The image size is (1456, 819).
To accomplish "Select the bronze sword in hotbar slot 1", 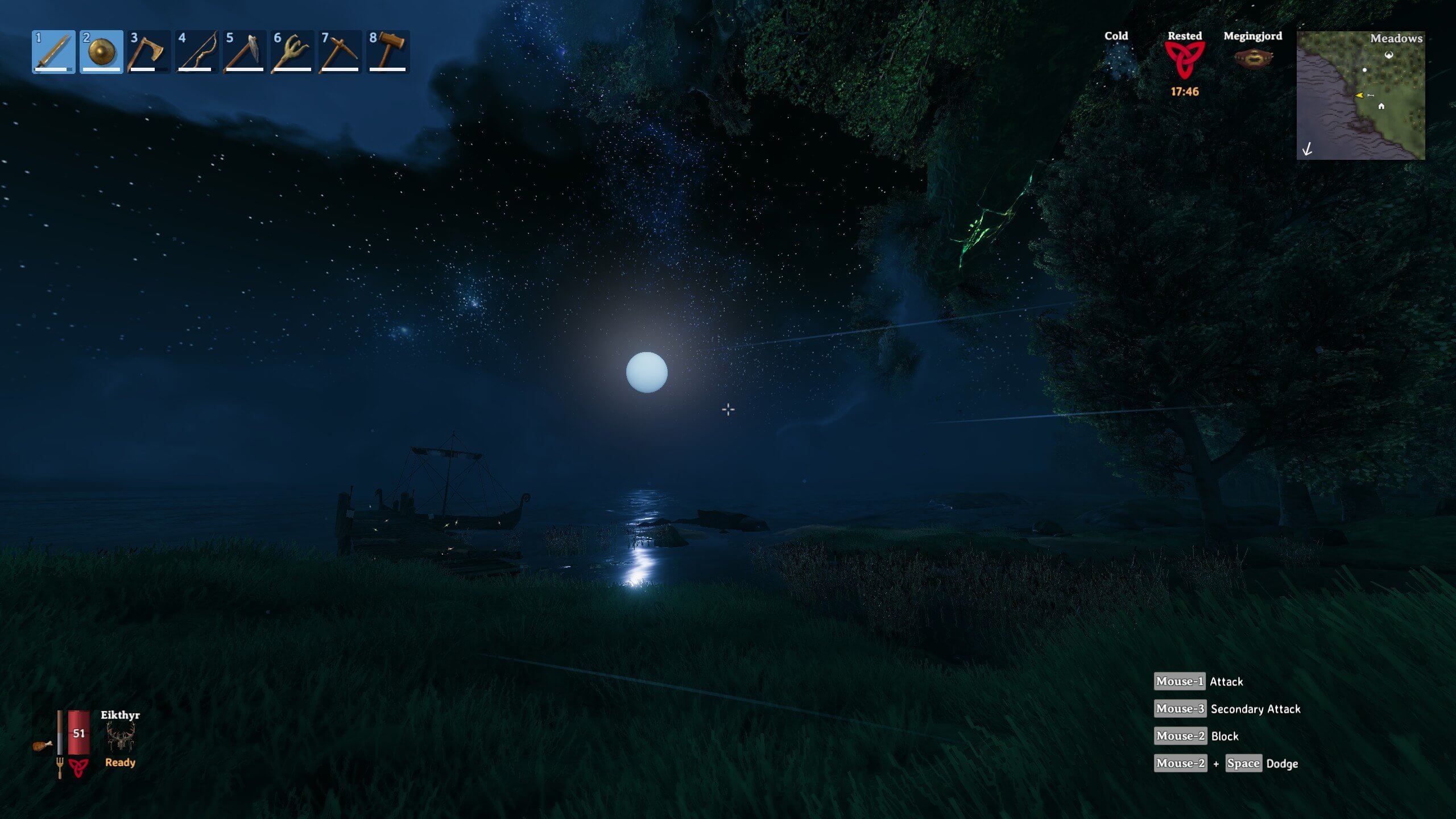I will 53,52.
